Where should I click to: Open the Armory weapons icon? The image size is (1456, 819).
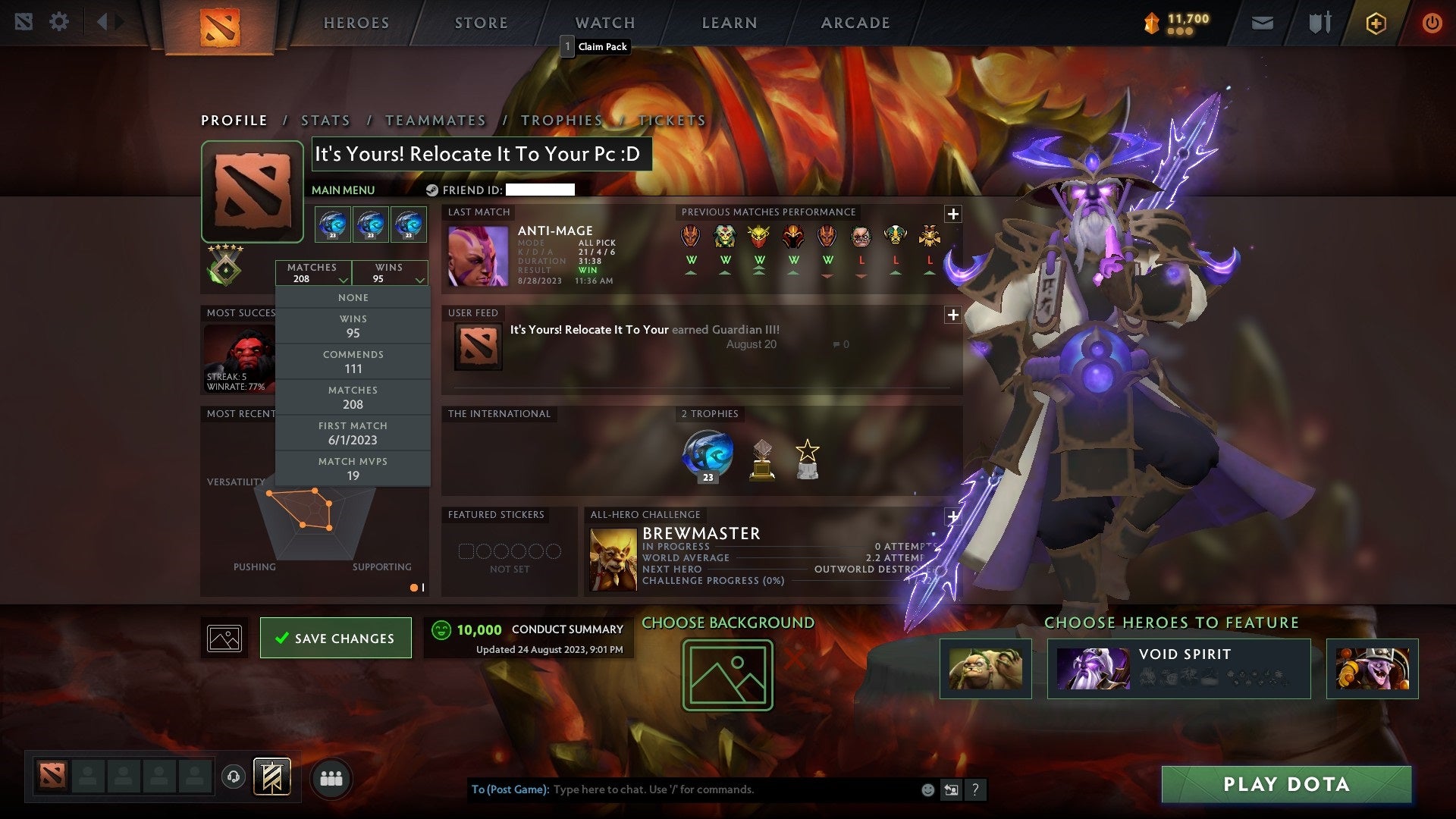pos(1319,23)
